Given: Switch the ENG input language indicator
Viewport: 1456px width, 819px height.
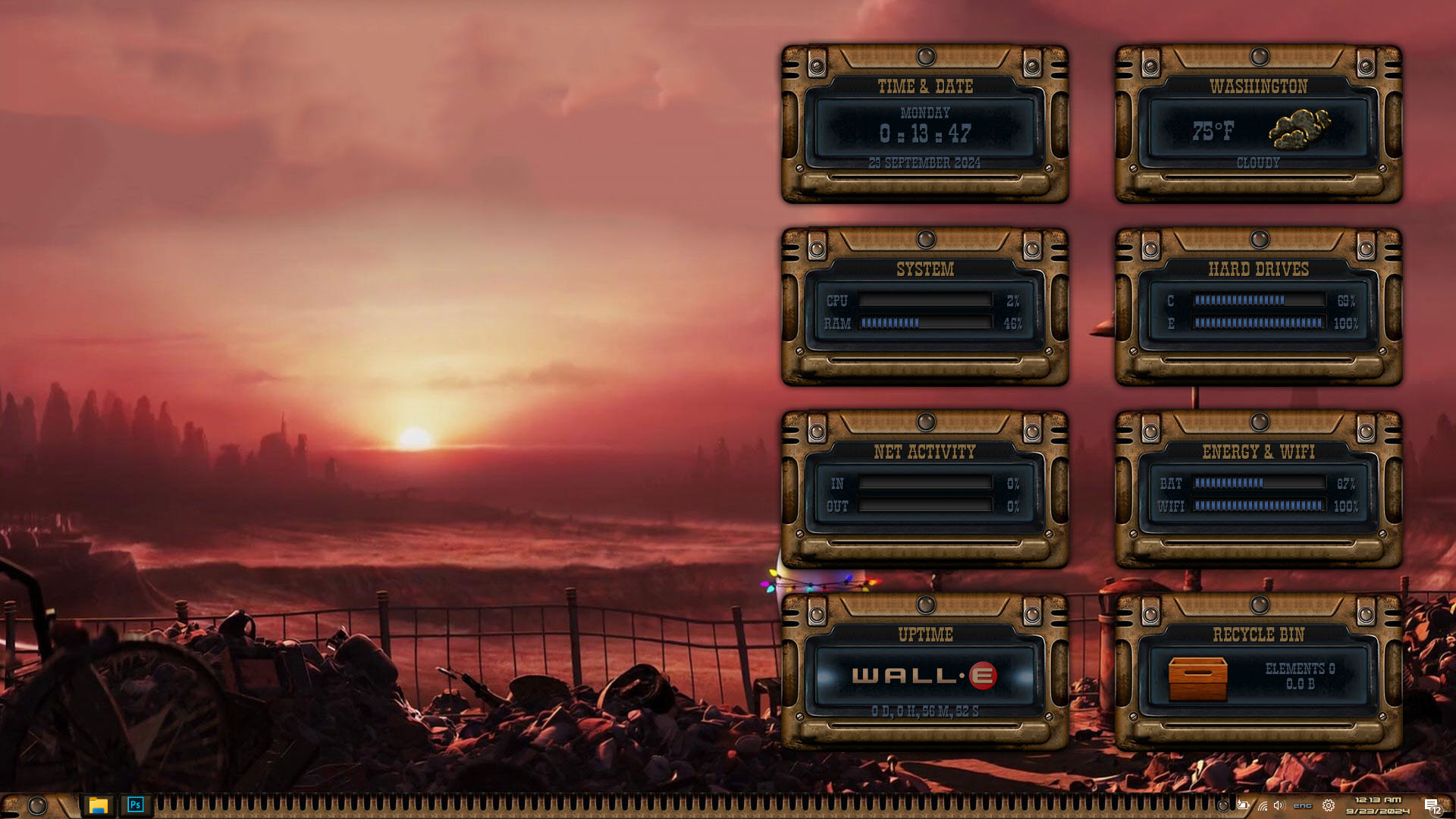Looking at the screenshot, I should 1302,805.
